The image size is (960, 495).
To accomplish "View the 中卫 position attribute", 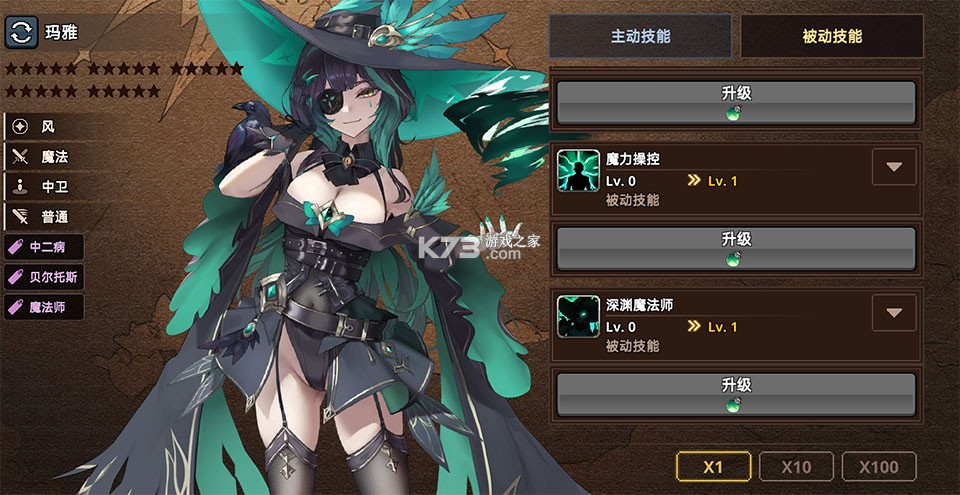I will click(x=45, y=187).
